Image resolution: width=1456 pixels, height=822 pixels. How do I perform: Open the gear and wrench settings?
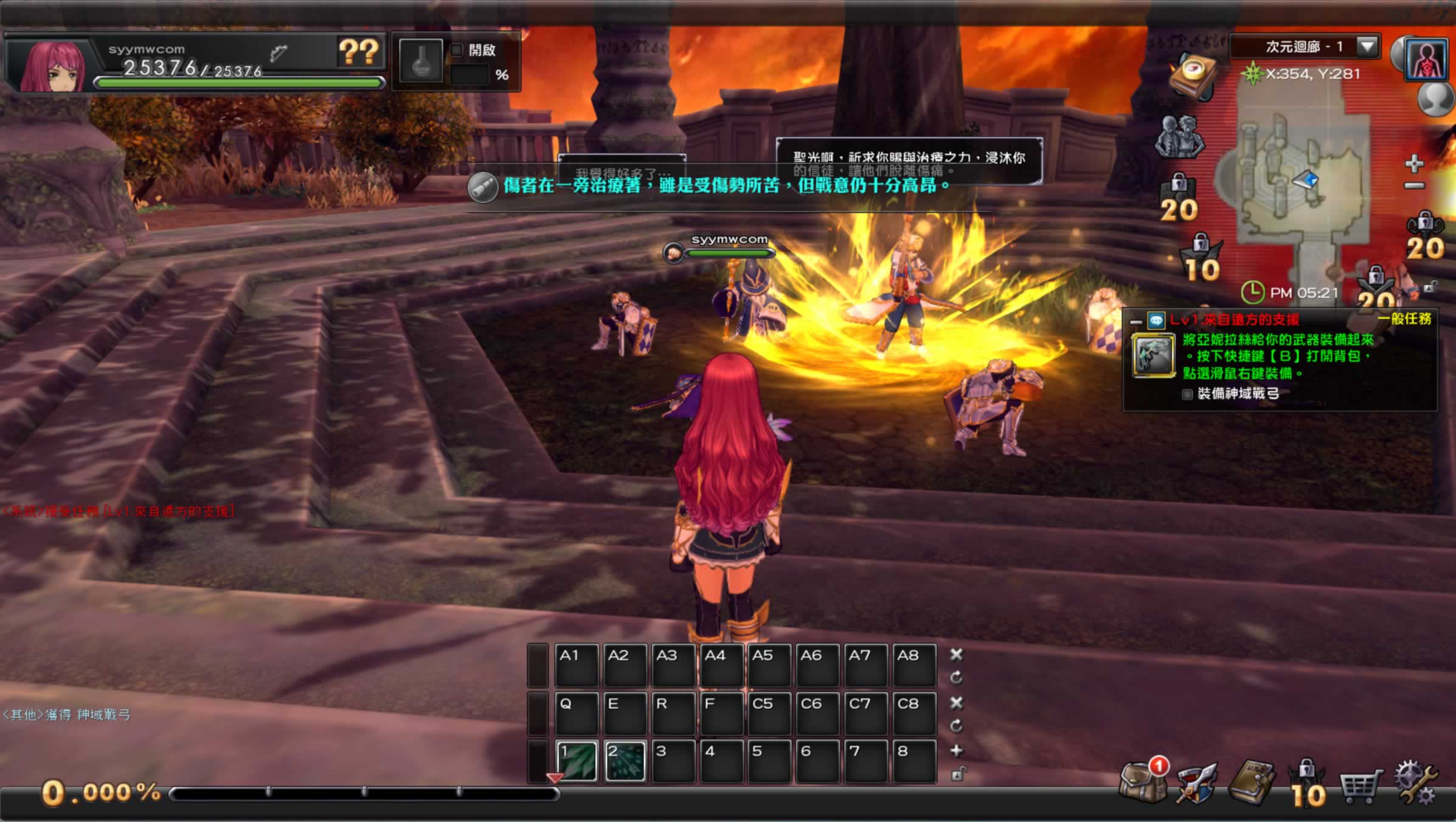[1416, 784]
